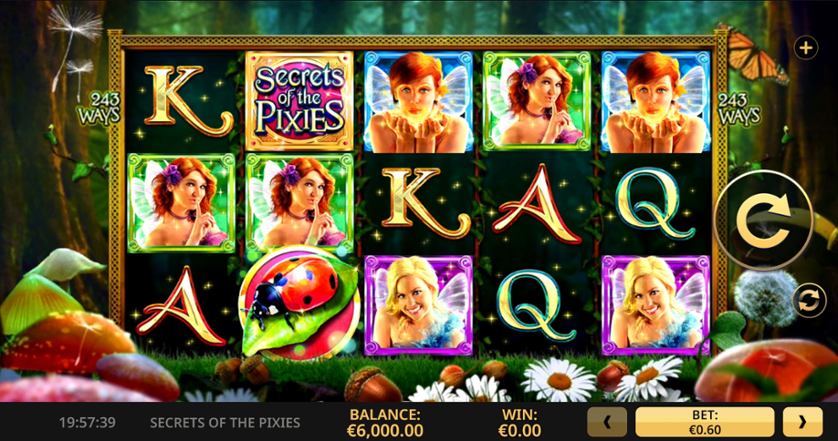Decrease the bet with the left arrow
The height and width of the screenshot is (441, 838).
coord(607,422)
